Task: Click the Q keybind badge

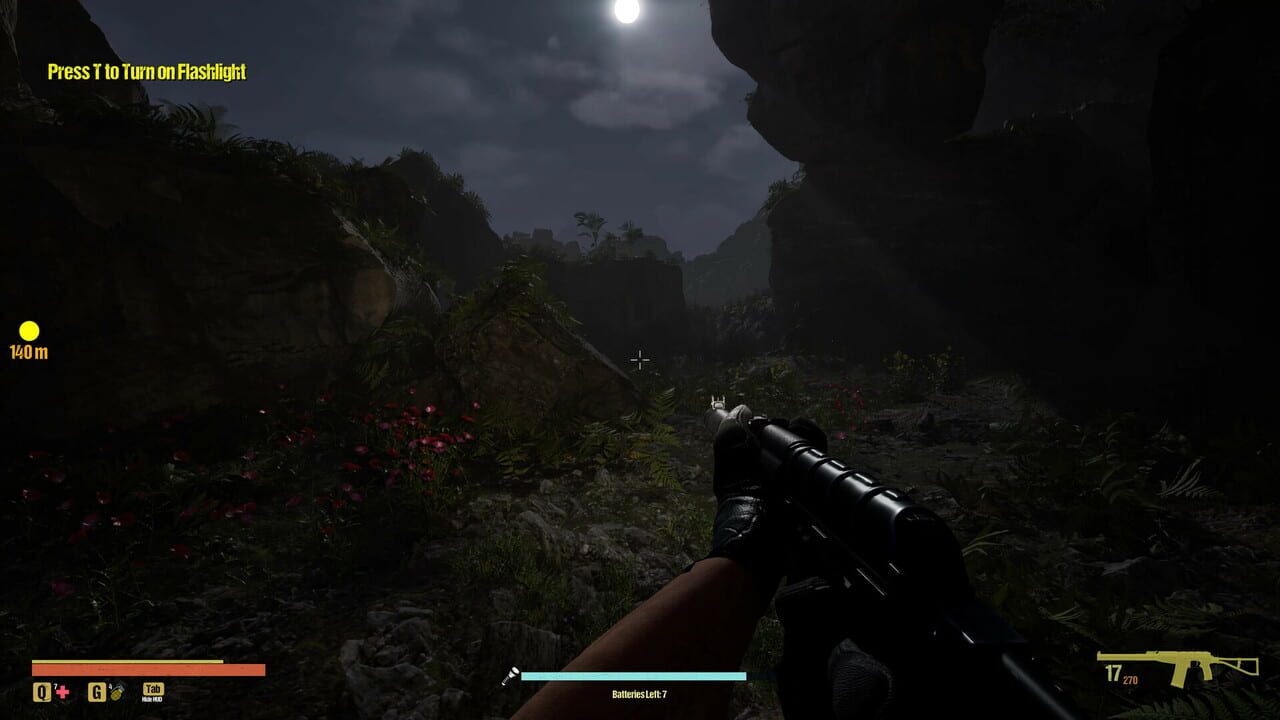Action: (42, 692)
